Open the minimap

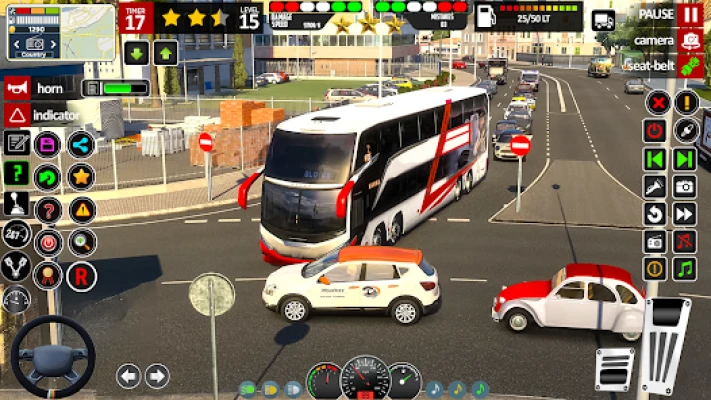tap(60, 32)
